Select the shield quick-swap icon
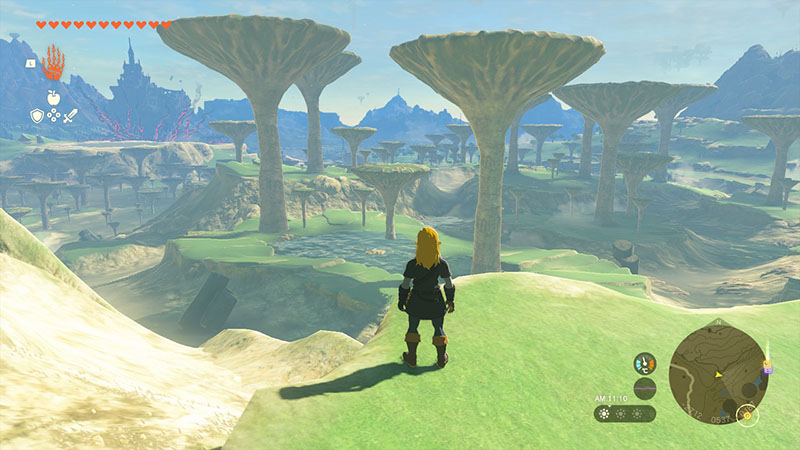 coord(37,116)
